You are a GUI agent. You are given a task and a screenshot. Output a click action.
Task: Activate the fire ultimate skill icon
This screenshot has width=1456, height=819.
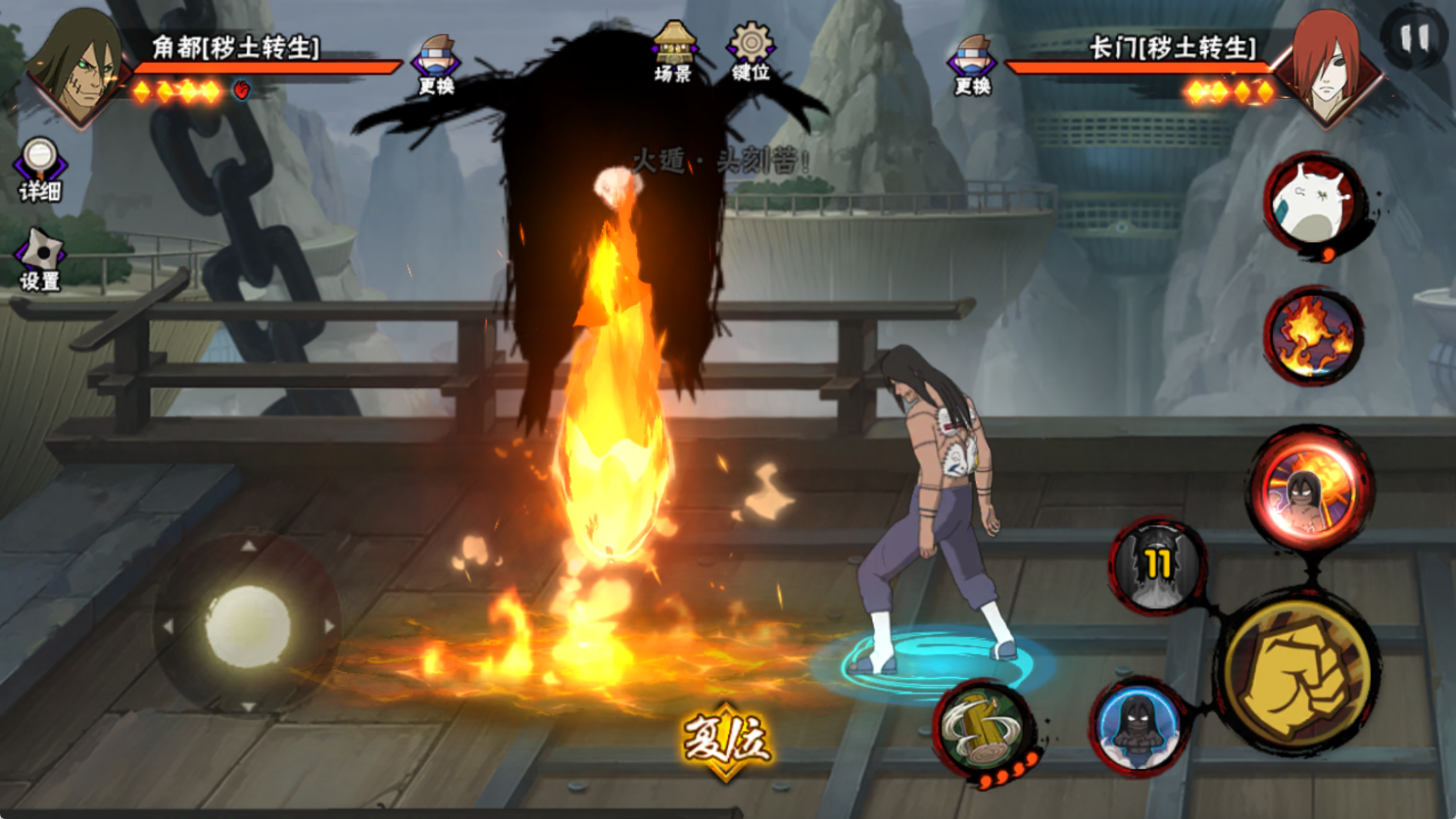[1311, 488]
